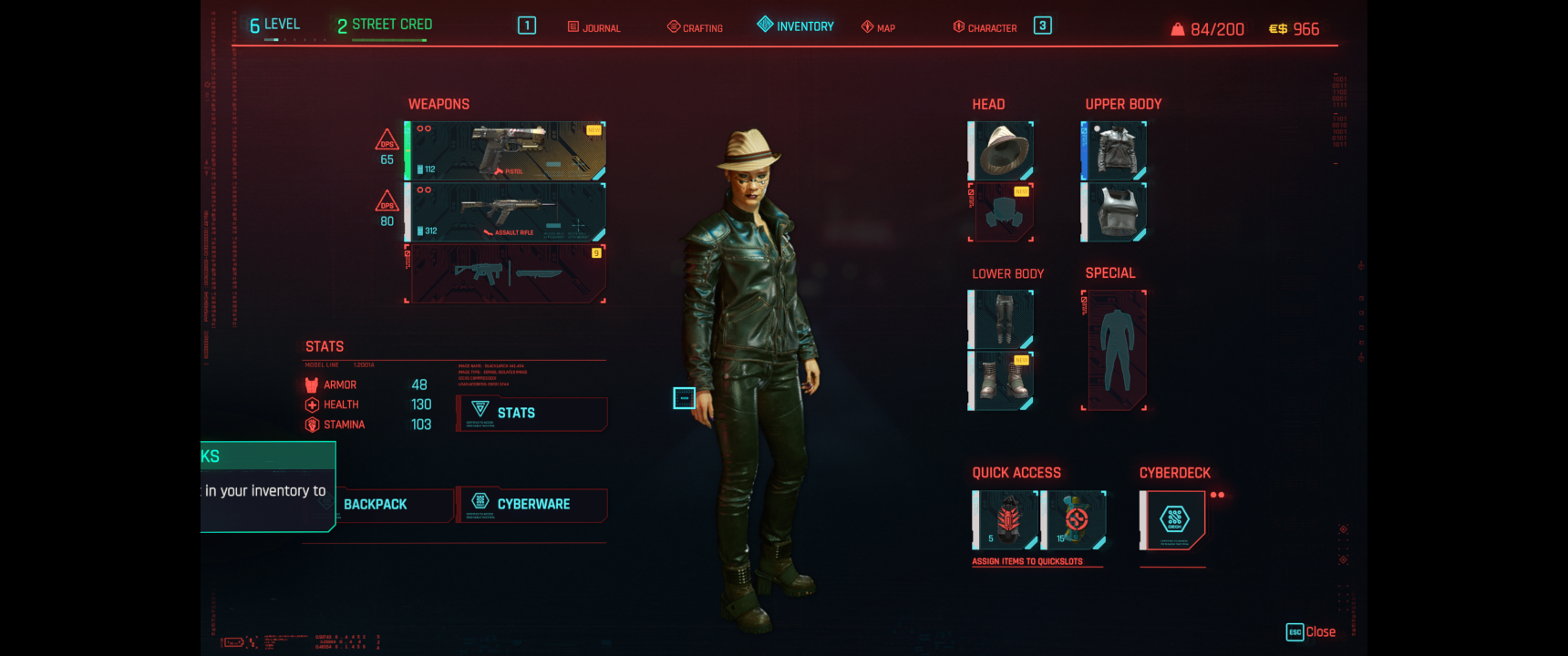Close the inventory screen
This screenshot has width=1568, height=656.
(1311, 632)
